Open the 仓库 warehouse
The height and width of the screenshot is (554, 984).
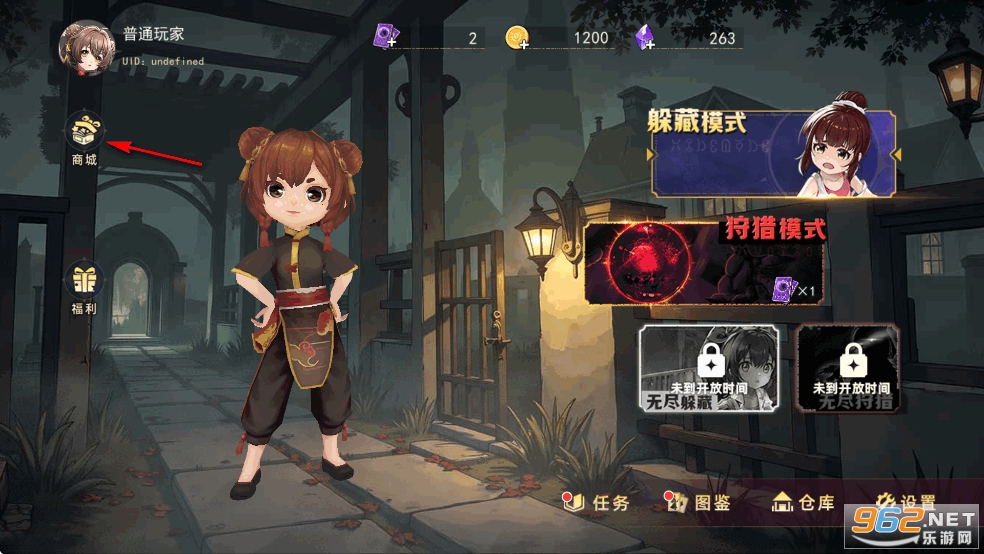[x=803, y=502]
